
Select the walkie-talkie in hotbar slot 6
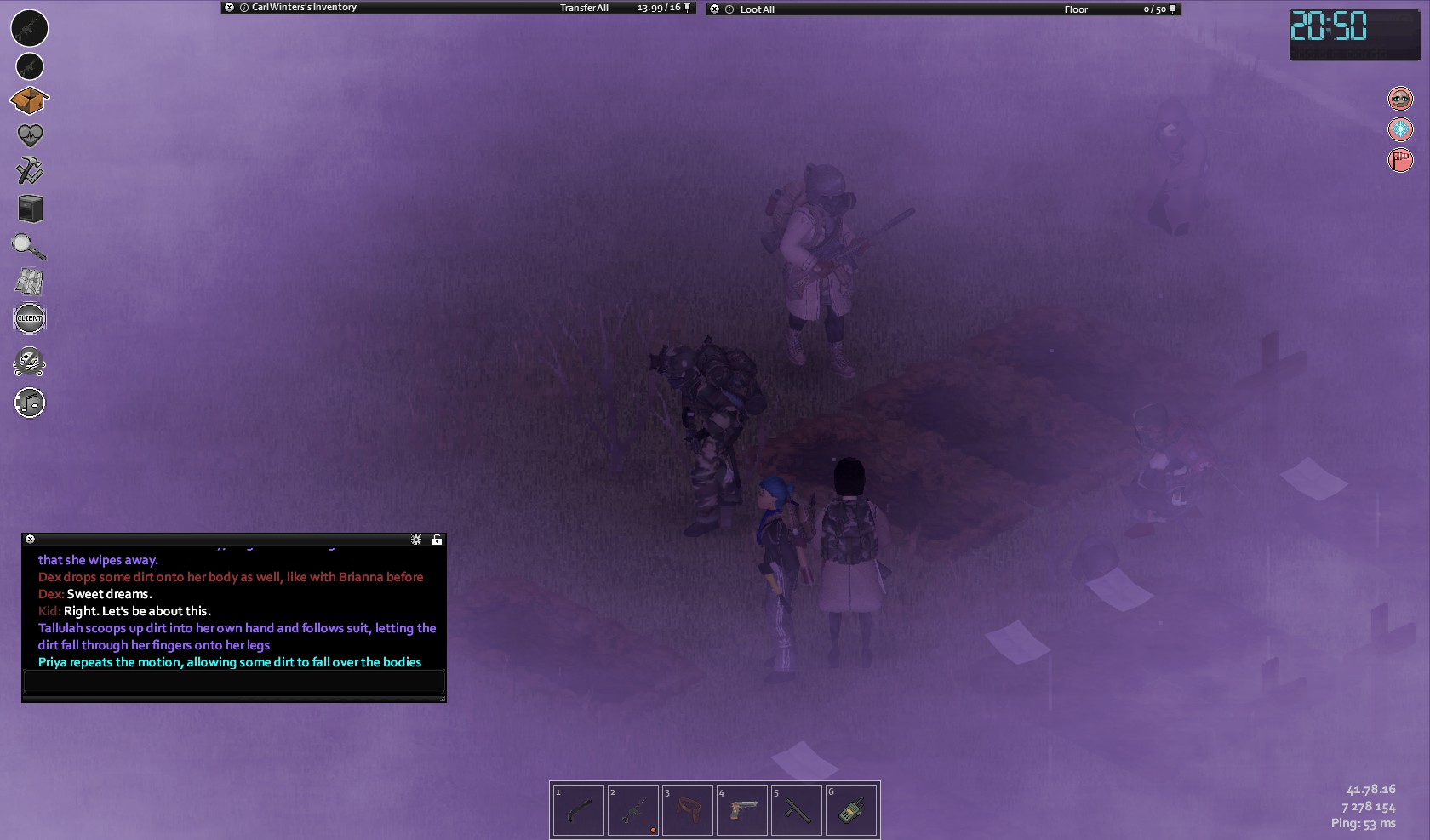coord(851,810)
